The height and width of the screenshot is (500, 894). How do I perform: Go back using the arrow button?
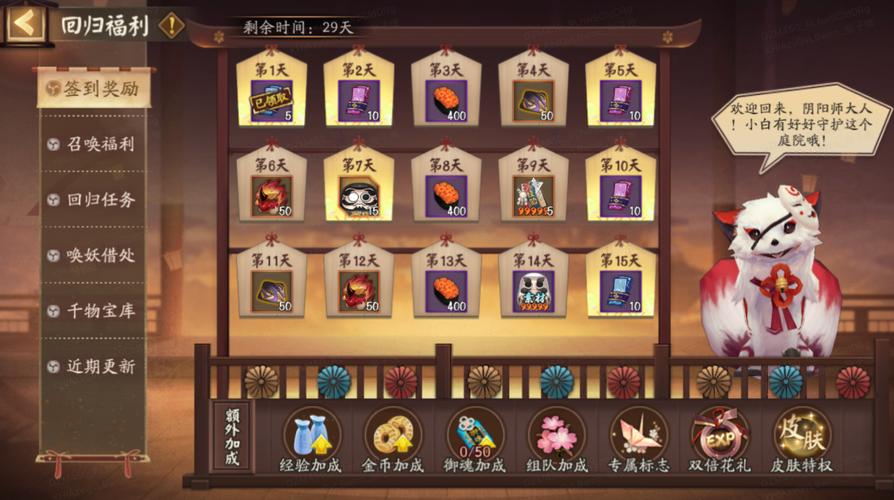[24, 23]
